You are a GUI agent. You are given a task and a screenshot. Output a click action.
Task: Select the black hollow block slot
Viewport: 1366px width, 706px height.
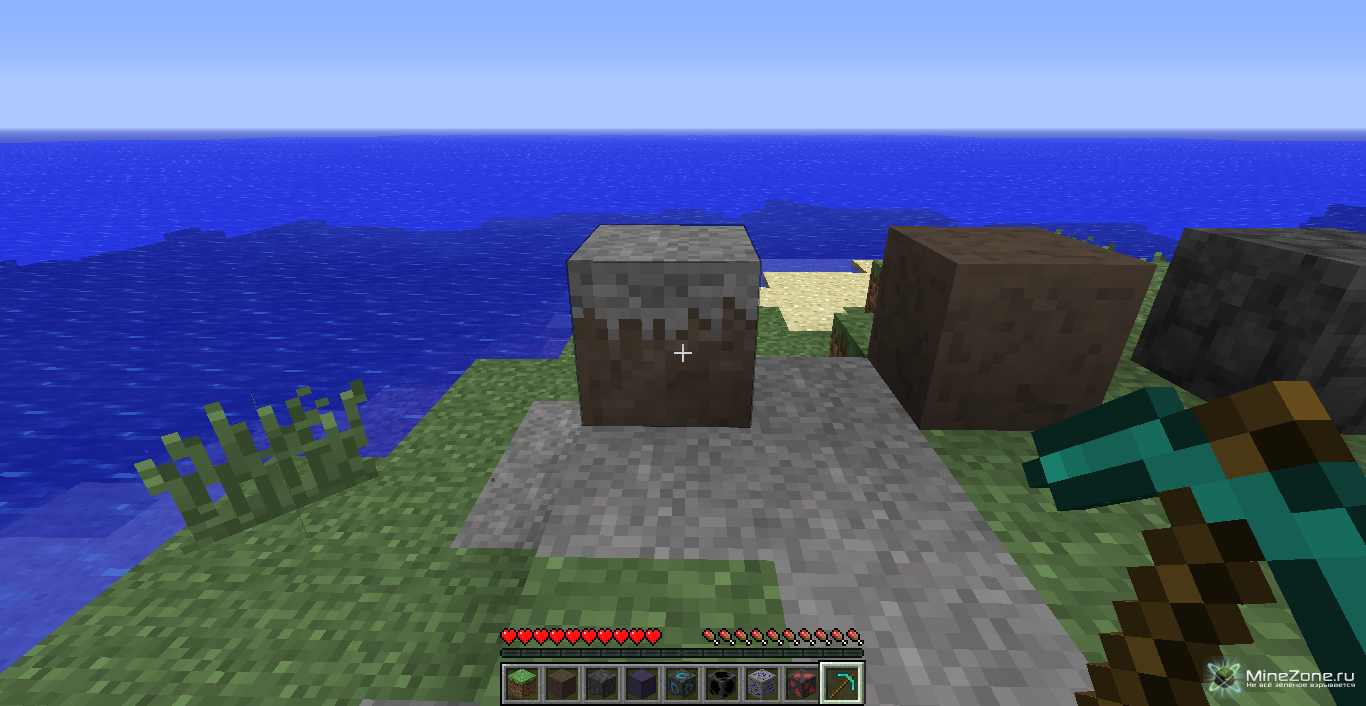(x=721, y=684)
